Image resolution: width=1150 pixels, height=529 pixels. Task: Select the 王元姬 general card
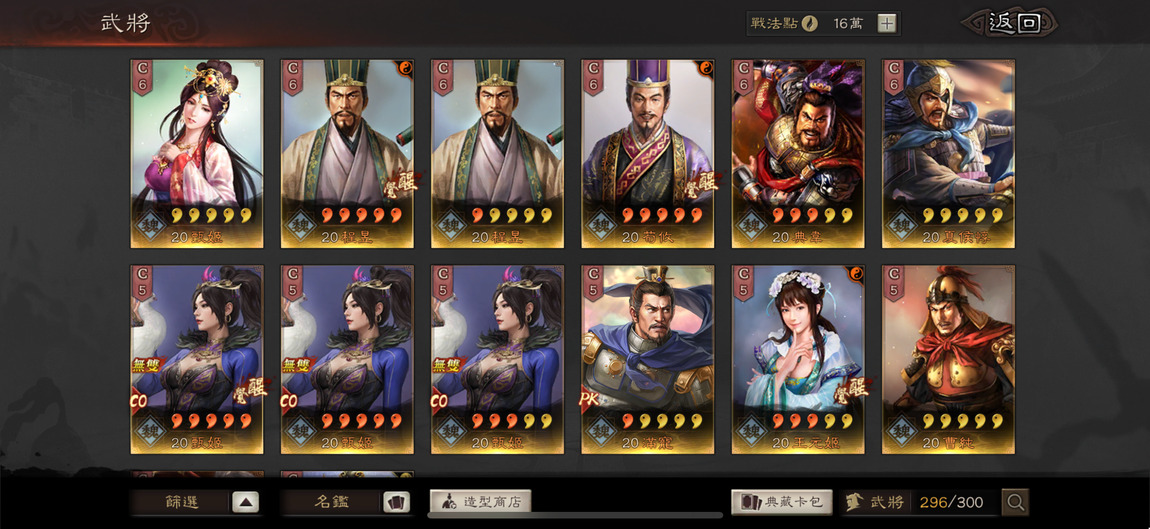[798, 359]
